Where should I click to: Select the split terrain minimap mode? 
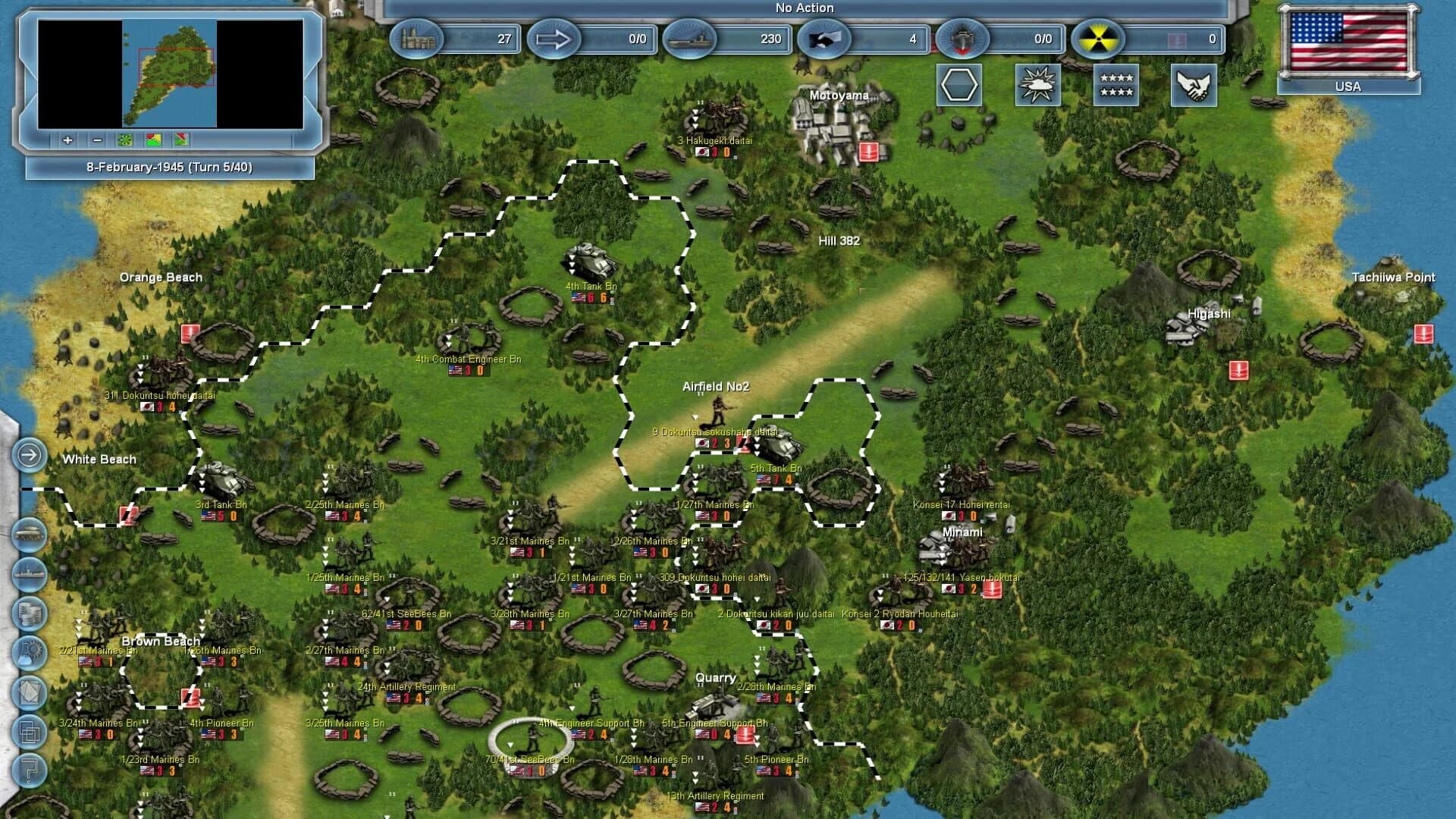(181, 140)
